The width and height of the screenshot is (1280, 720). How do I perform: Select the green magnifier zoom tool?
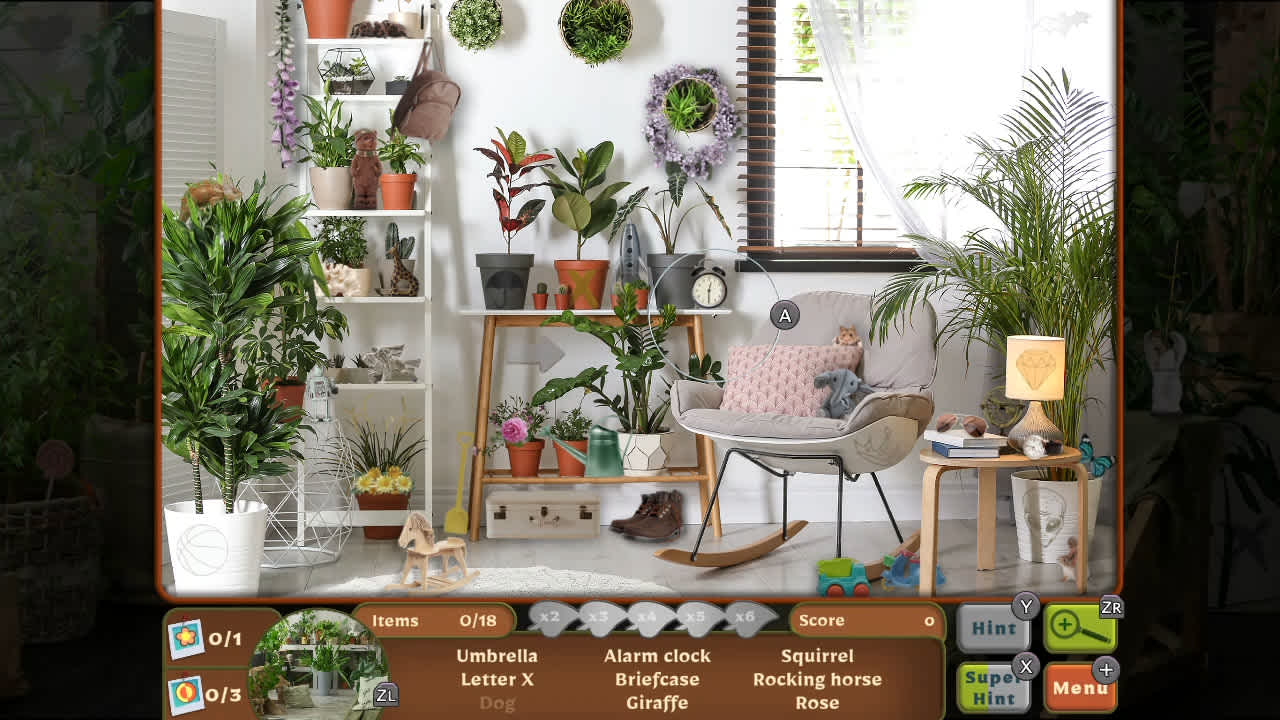(x=1082, y=625)
